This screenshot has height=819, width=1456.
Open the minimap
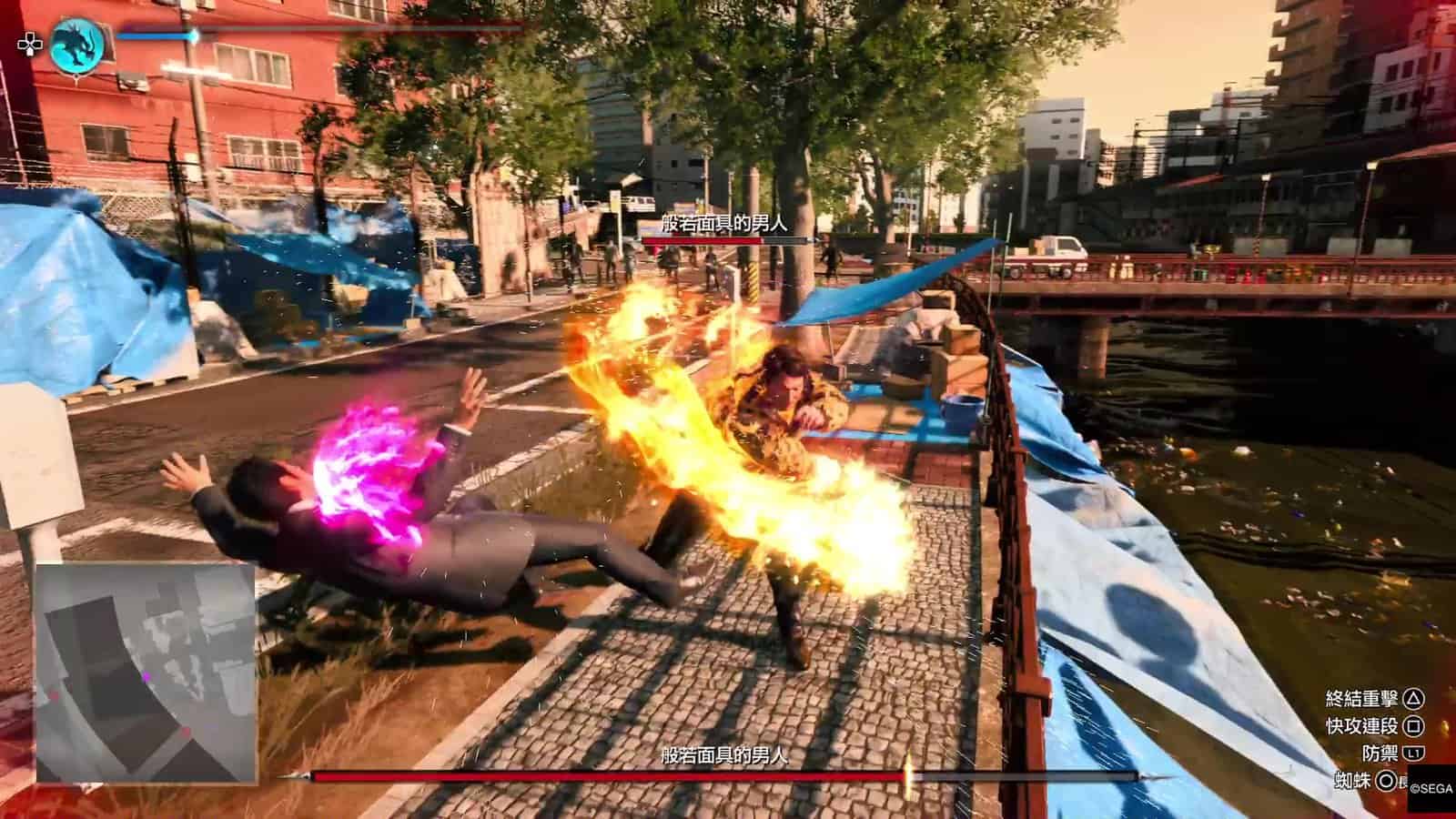point(146,673)
